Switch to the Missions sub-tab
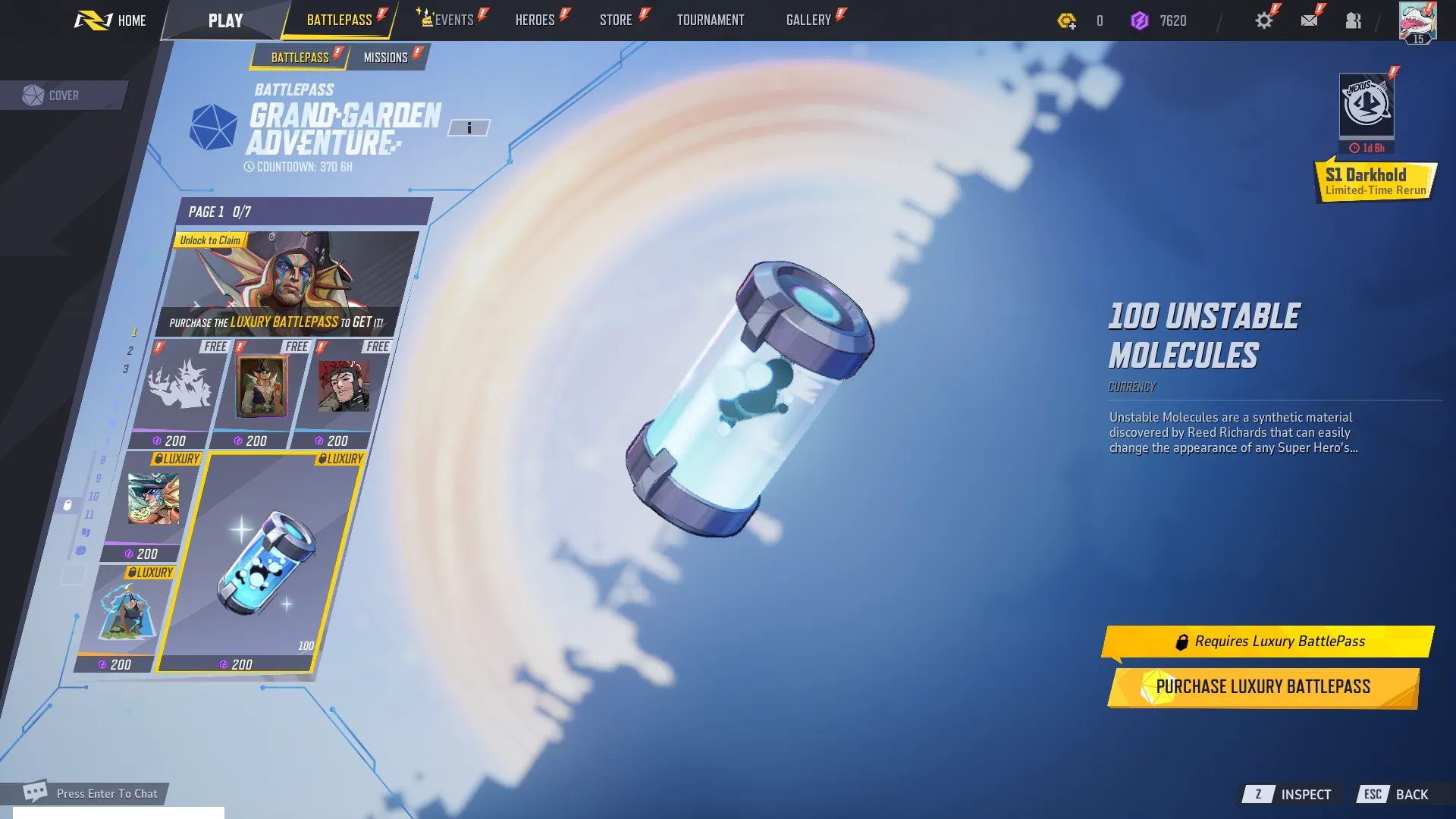 pyautogui.click(x=386, y=58)
